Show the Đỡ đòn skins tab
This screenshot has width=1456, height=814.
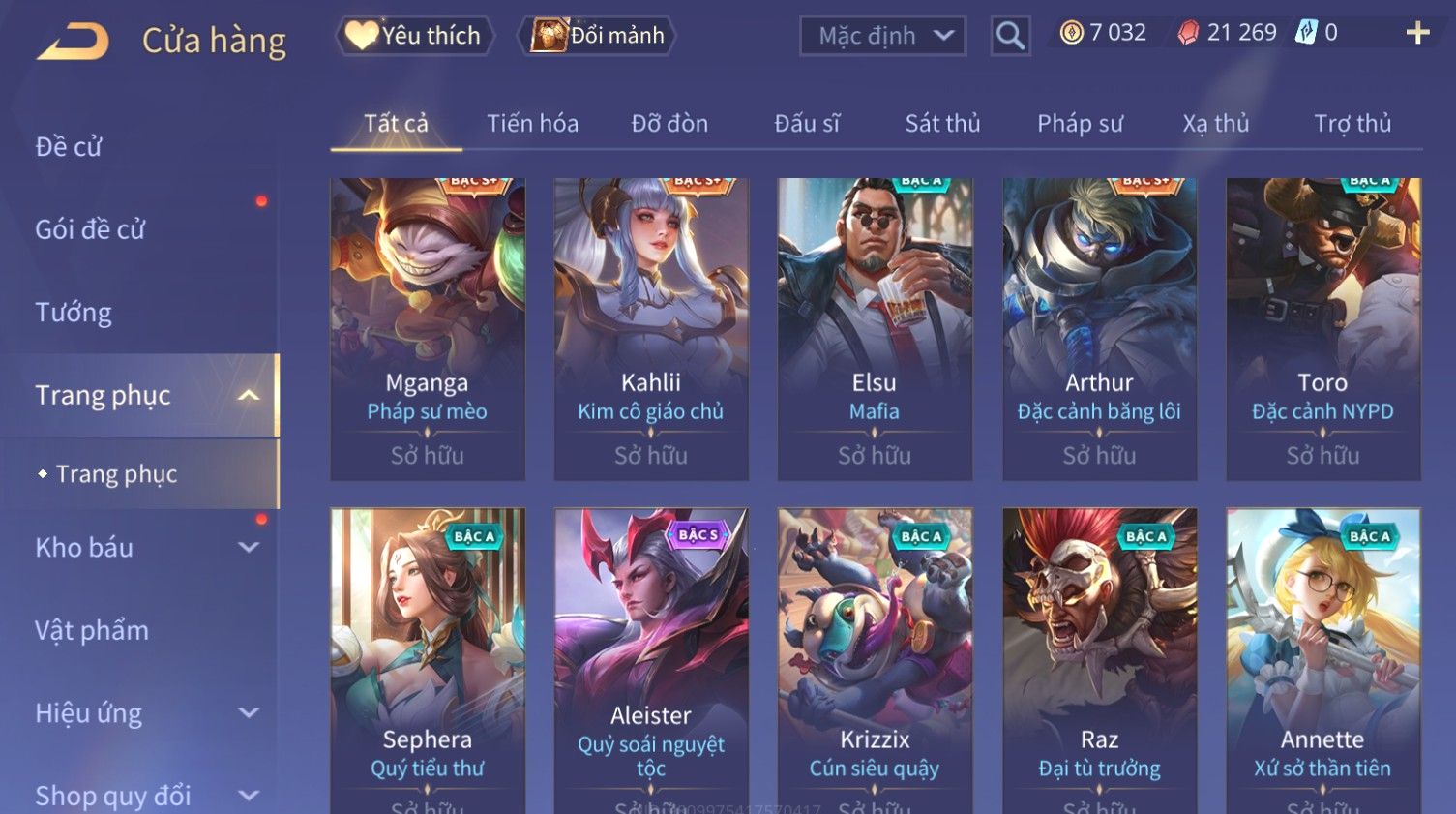(x=669, y=124)
